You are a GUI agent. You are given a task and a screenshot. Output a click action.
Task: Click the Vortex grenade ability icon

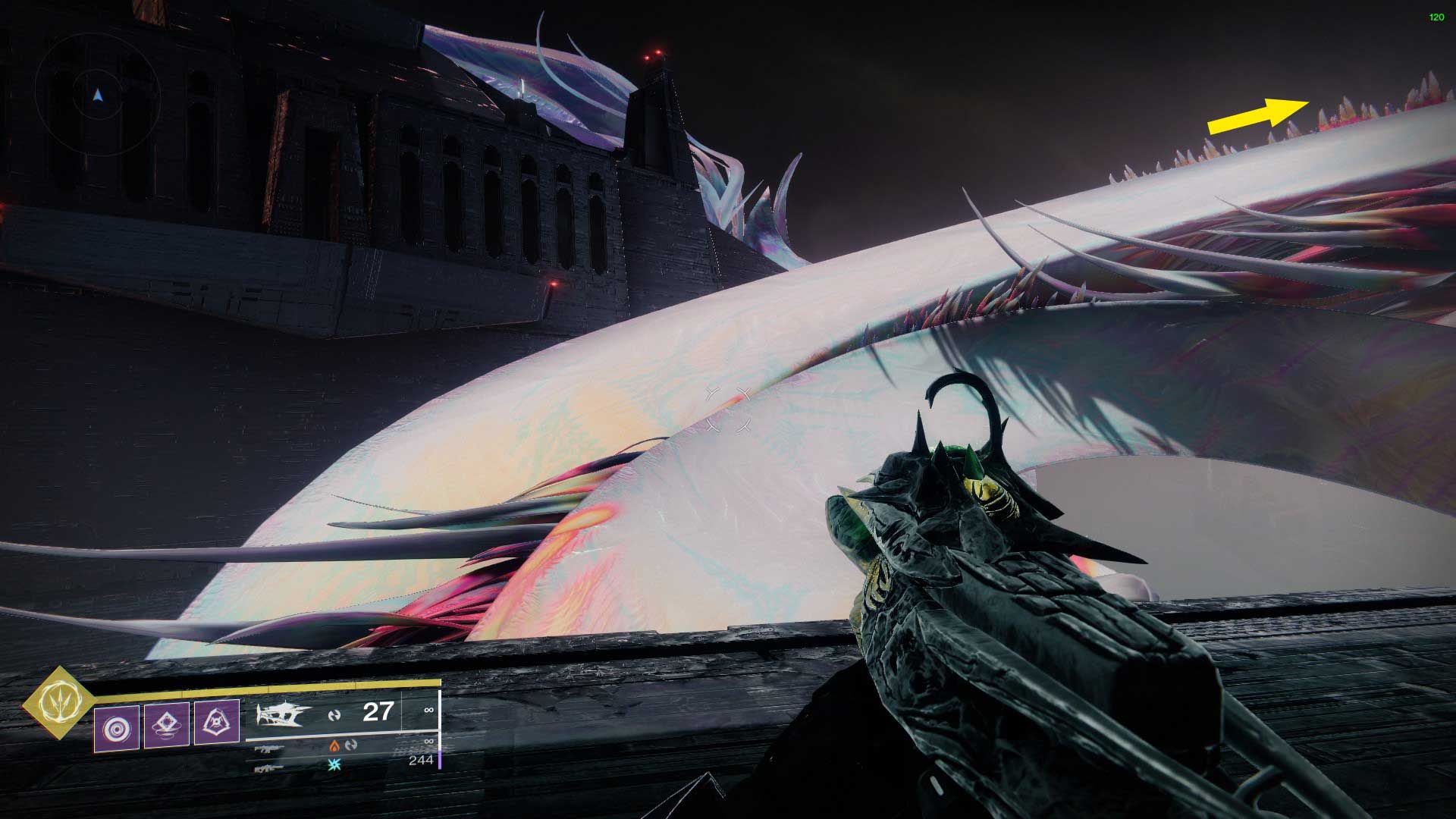116,726
